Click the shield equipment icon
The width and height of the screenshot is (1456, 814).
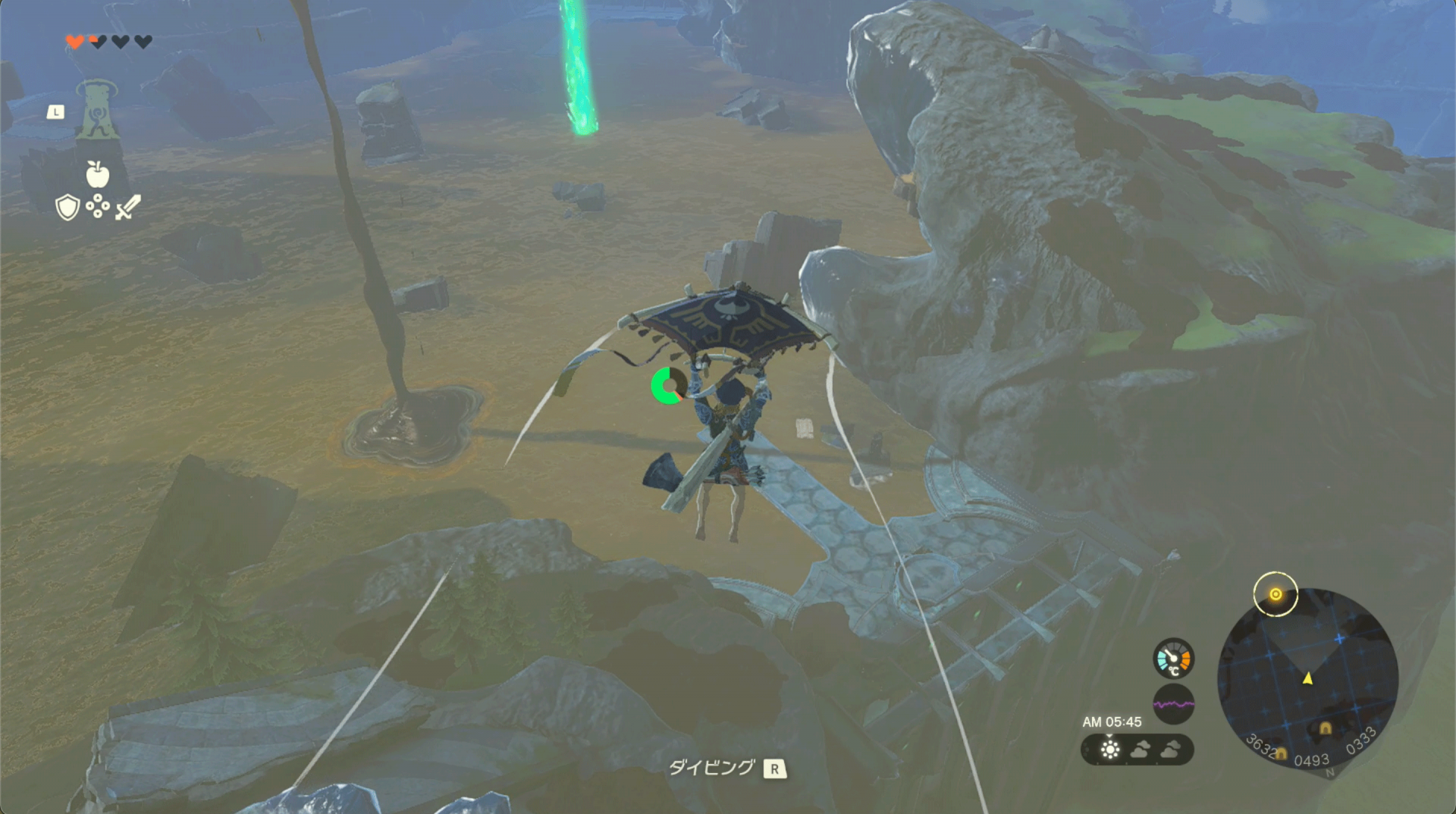click(x=67, y=207)
